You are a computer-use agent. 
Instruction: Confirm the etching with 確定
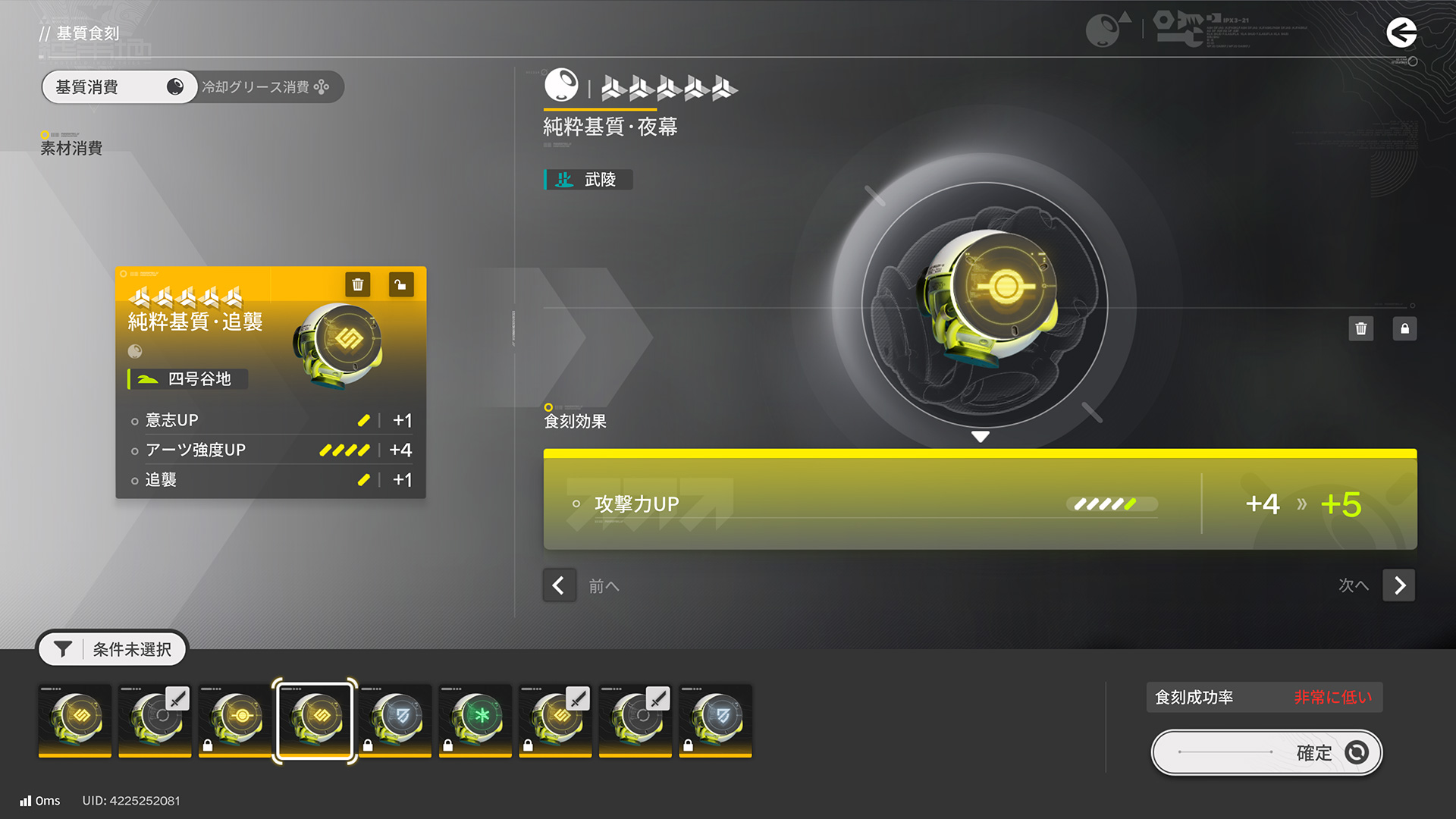(x=1266, y=752)
